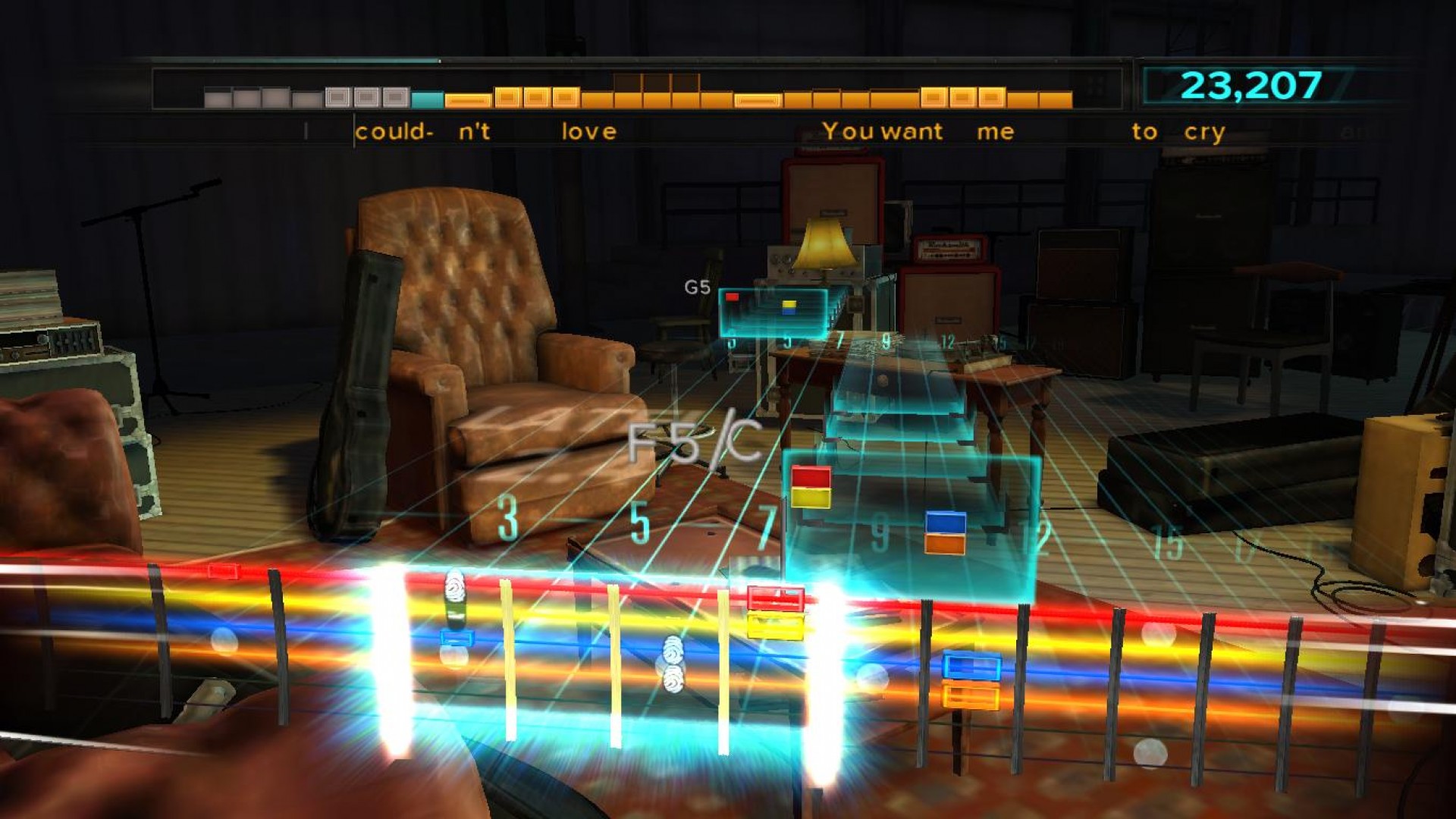Click the lyric word 'love'

click(x=588, y=130)
